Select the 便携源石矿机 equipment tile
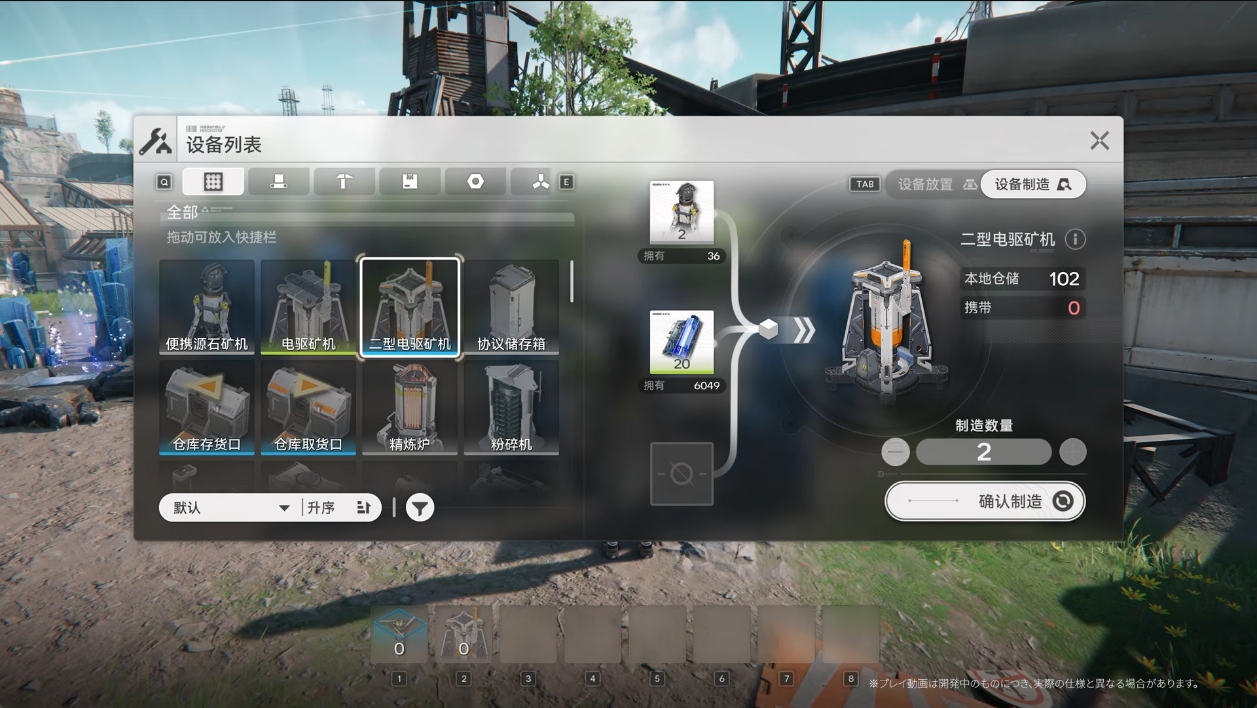The width and height of the screenshot is (1257, 708). point(208,307)
